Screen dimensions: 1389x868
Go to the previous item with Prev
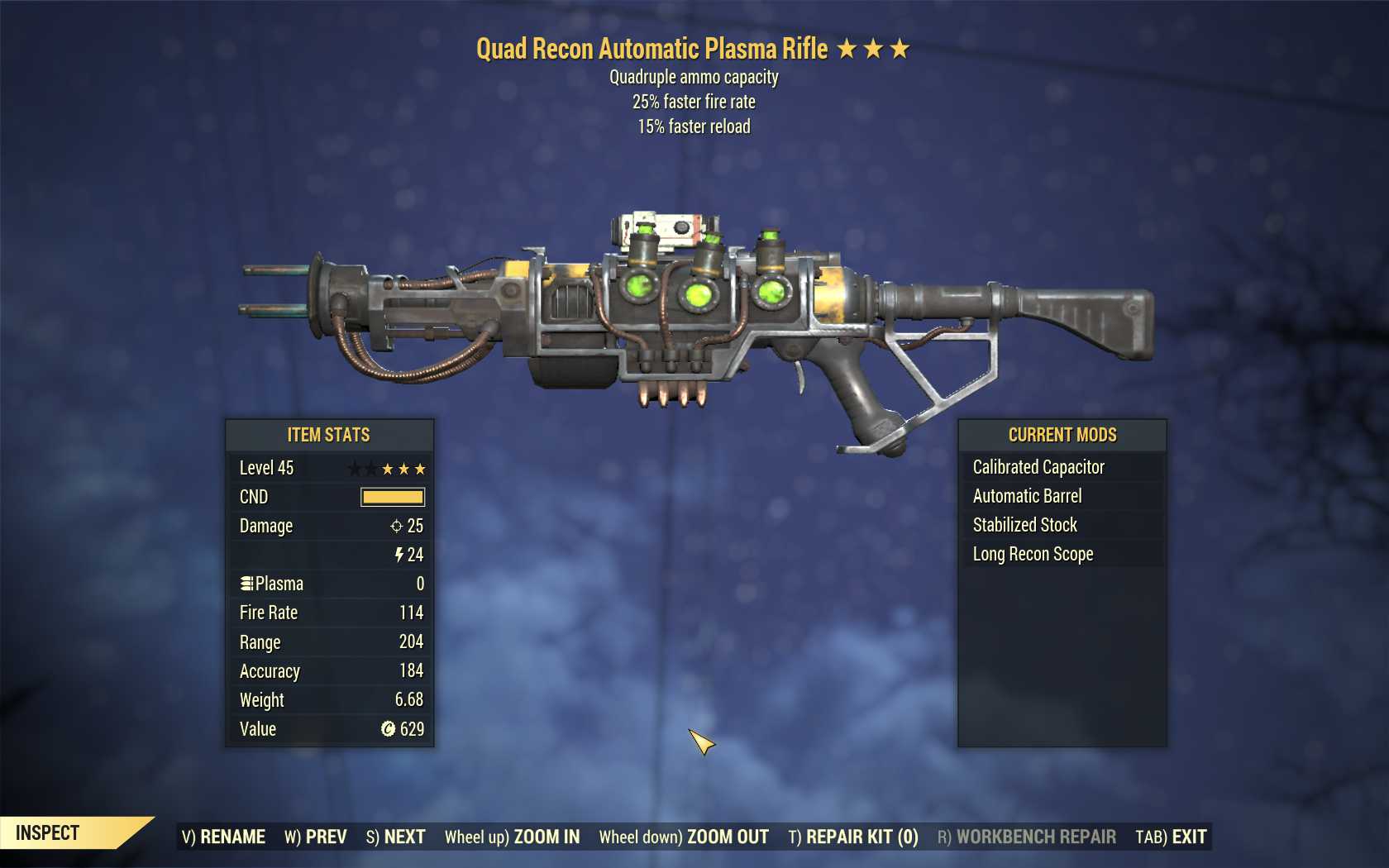(315, 837)
